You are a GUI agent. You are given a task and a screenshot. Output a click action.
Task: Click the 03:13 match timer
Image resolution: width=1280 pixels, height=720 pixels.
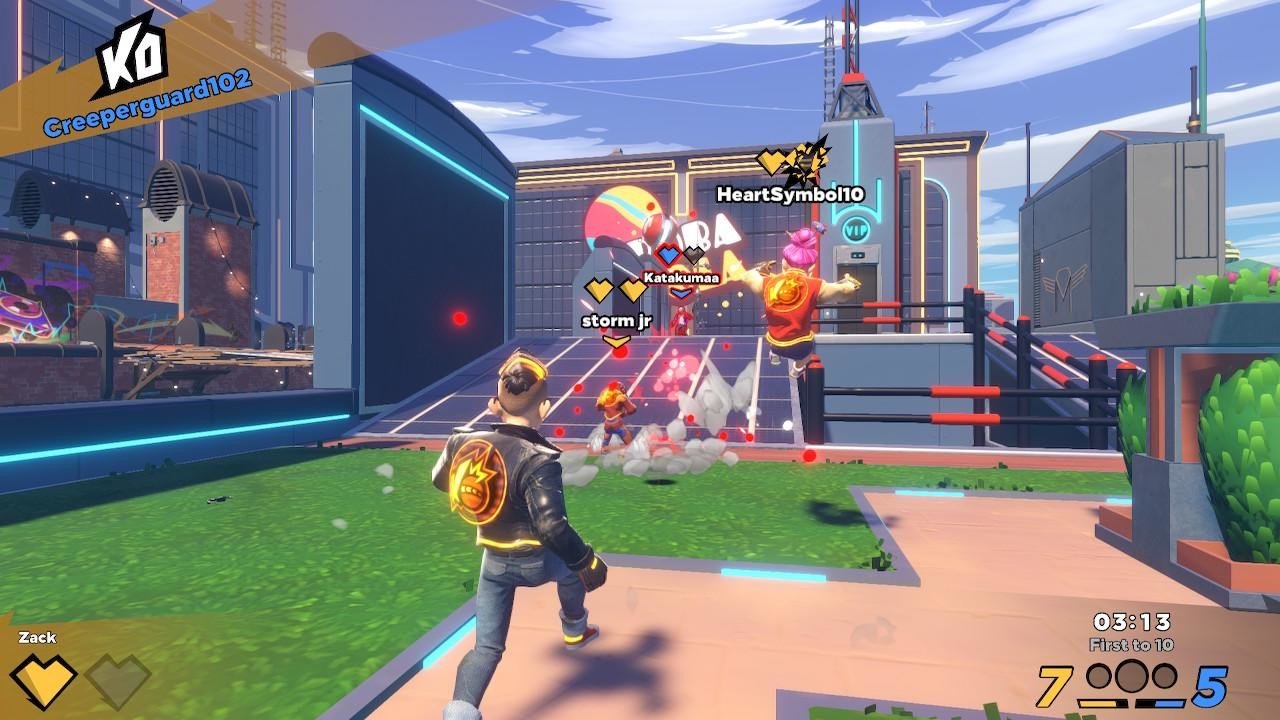coord(1131,621)
